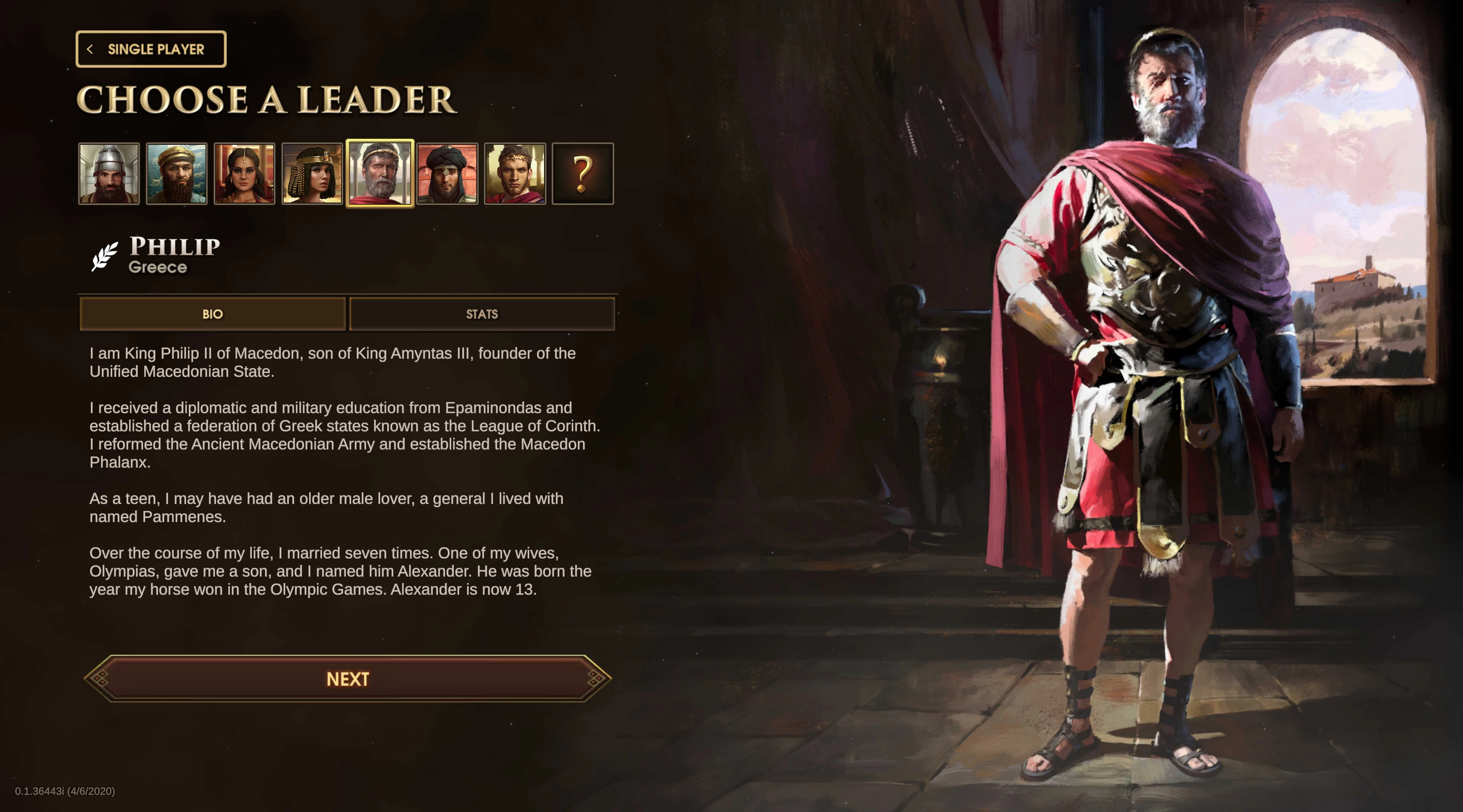Pick the woman with forehead jewel pendant
The height and width of the screenshot is (812, 1463).
point(244,174)
